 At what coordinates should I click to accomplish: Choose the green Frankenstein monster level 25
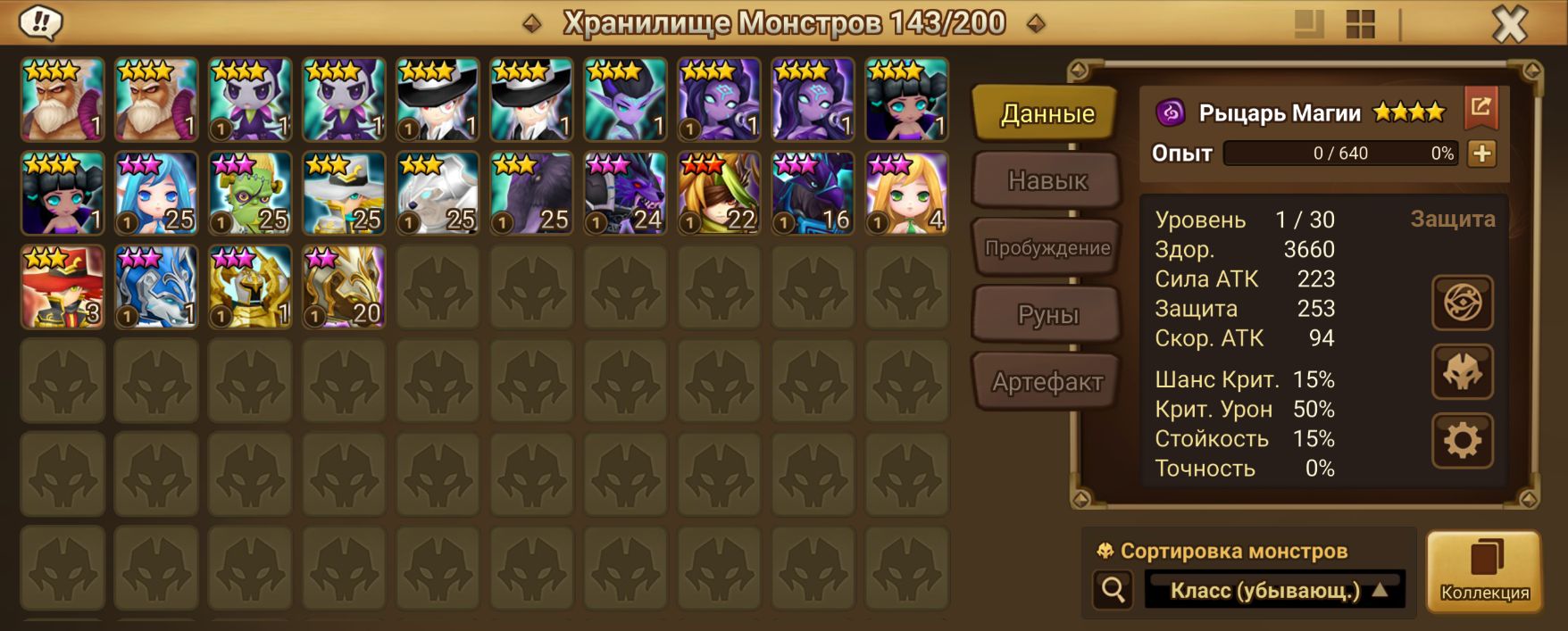[x=250, y=193]
